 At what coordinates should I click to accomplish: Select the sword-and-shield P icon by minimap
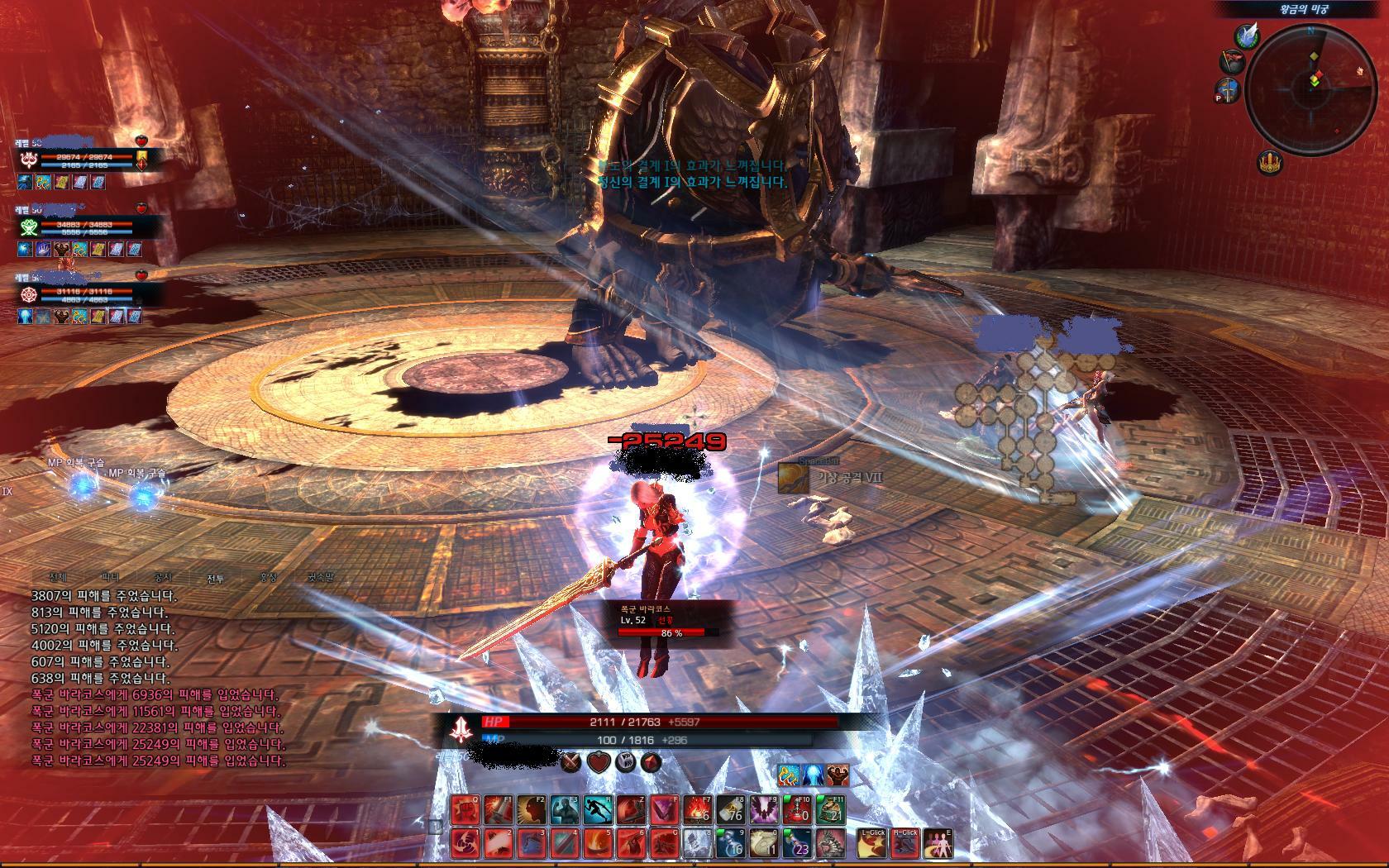click(1229, 90)
